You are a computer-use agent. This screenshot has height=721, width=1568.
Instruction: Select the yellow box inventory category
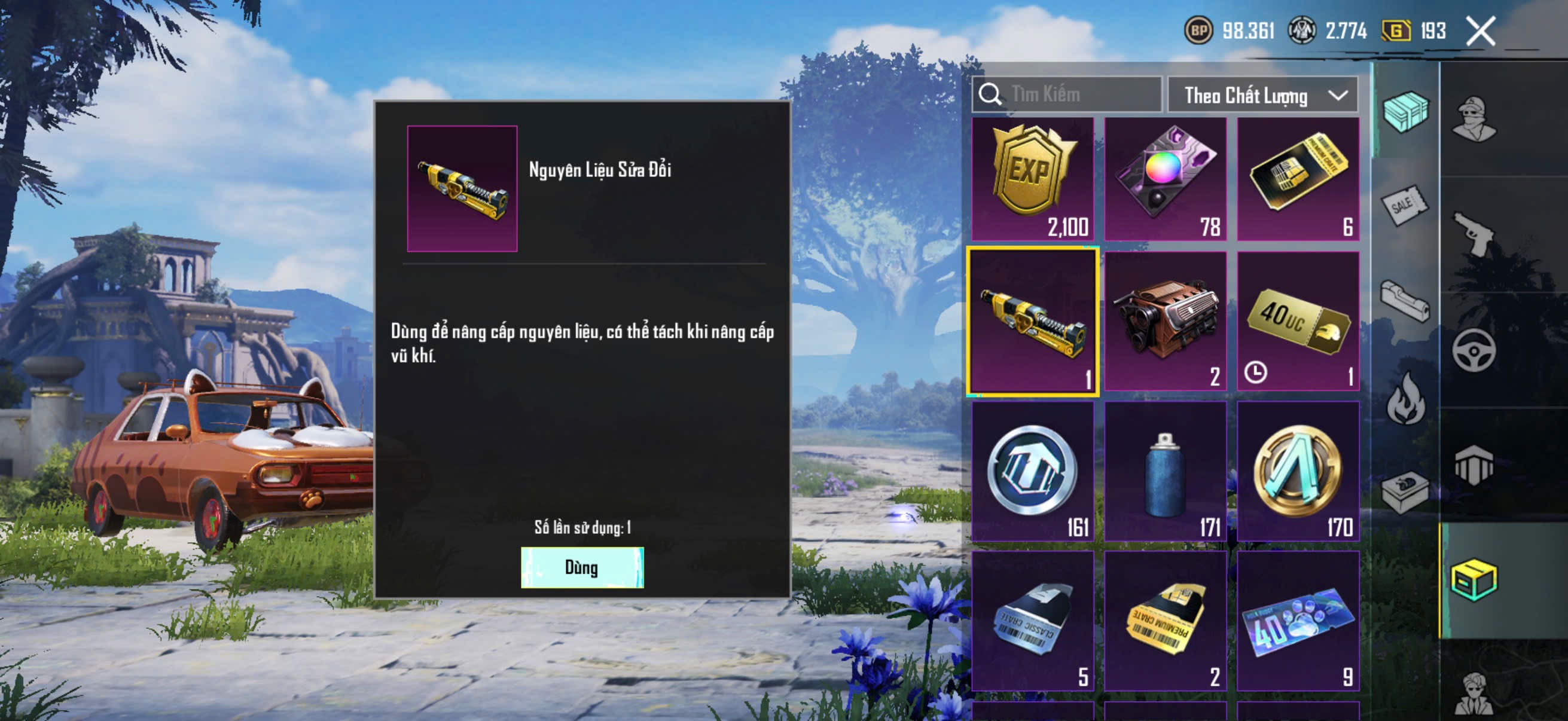tap(1473, 581)
